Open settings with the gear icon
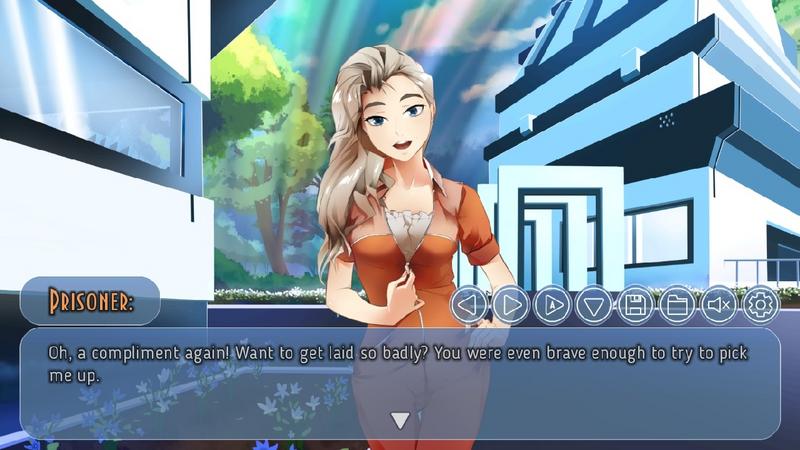The height and width of the screenshot is (450, 800). (760, 305)
